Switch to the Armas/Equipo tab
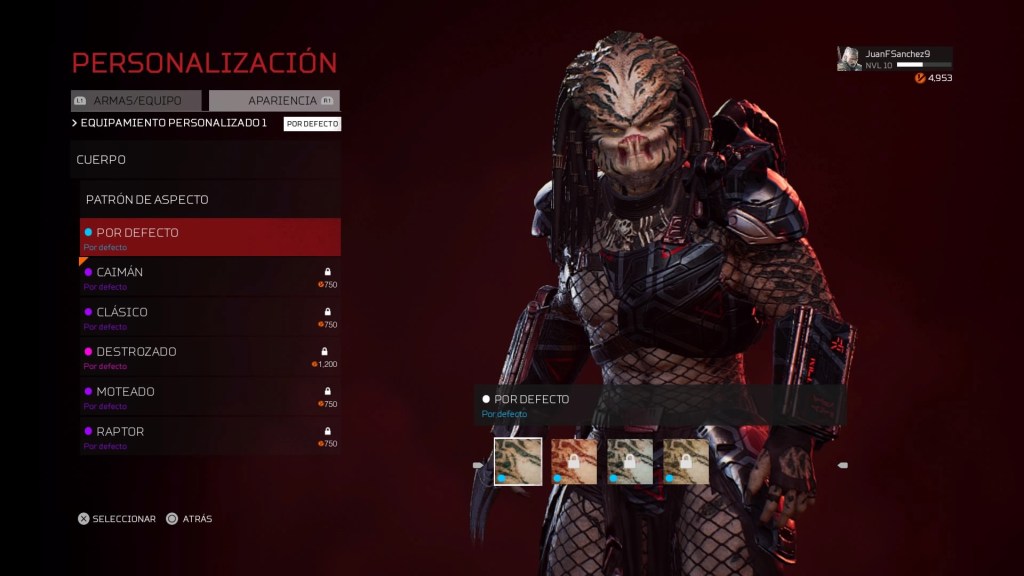This screenshot has height=576, width=1024. (x=136, y=101)
